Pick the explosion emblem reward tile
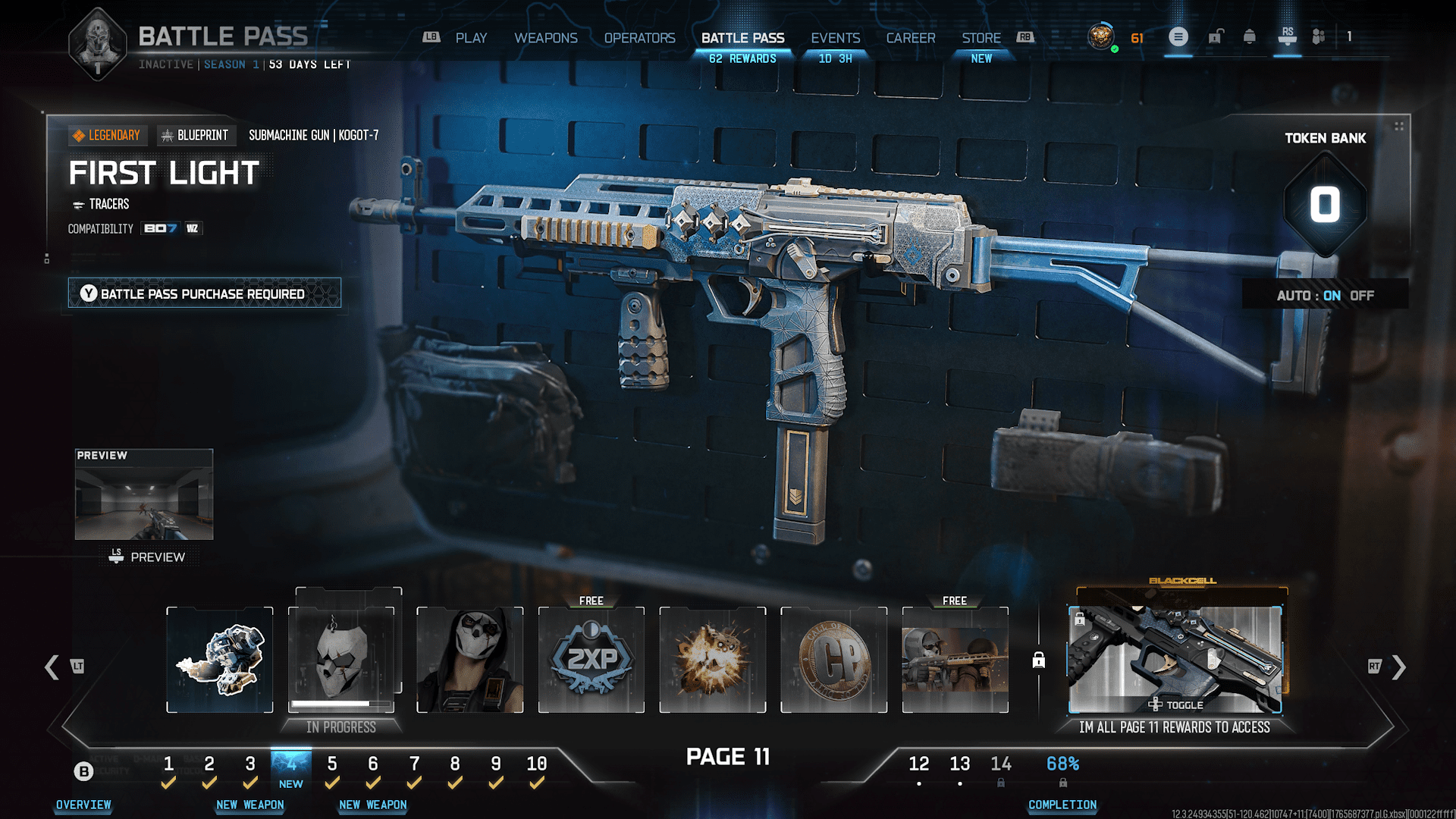This screenshot has width=1456, height=819. pyautogui.click(x=713, y=660)
